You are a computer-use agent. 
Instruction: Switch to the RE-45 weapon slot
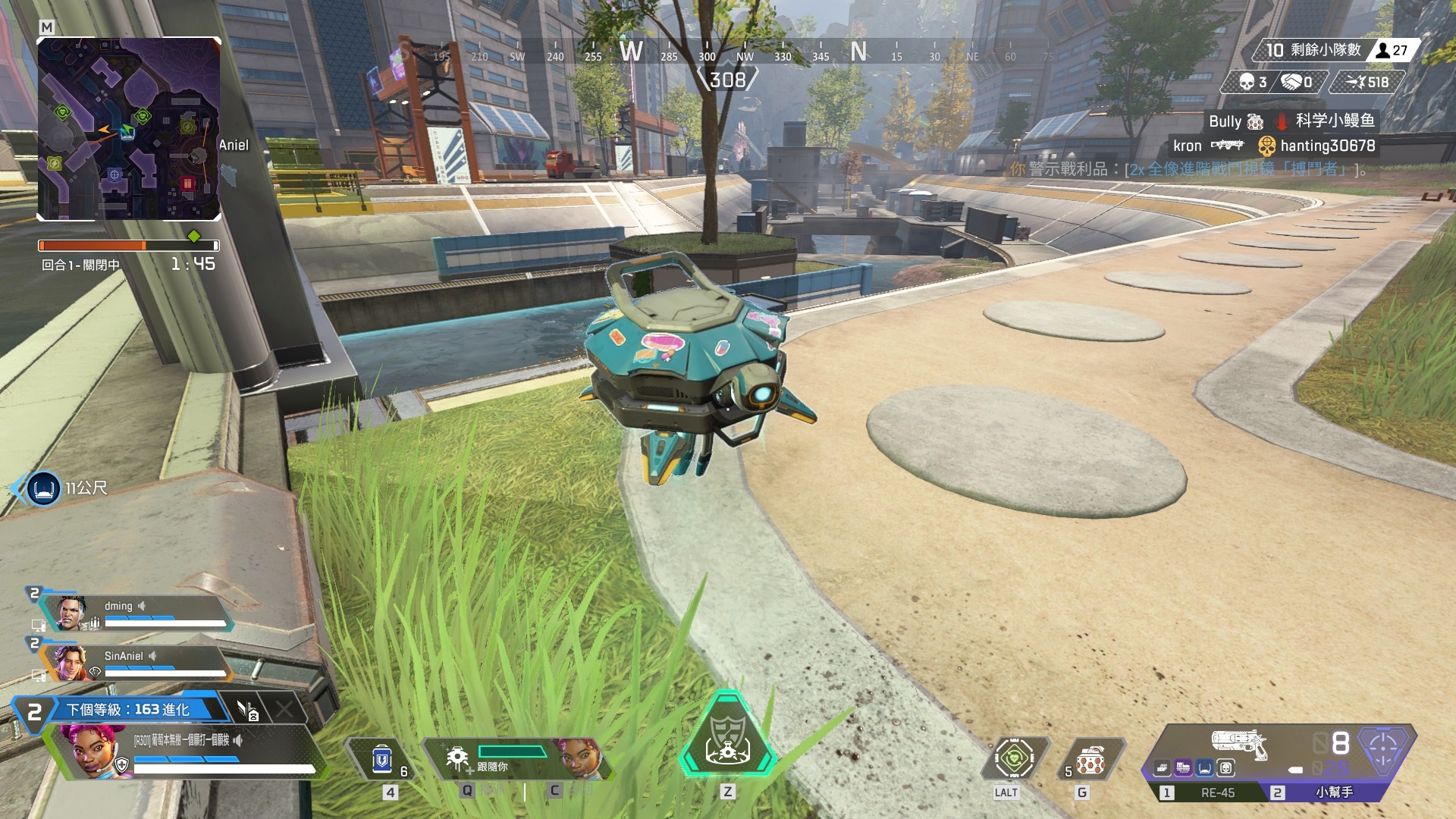tap(1216, 792)
